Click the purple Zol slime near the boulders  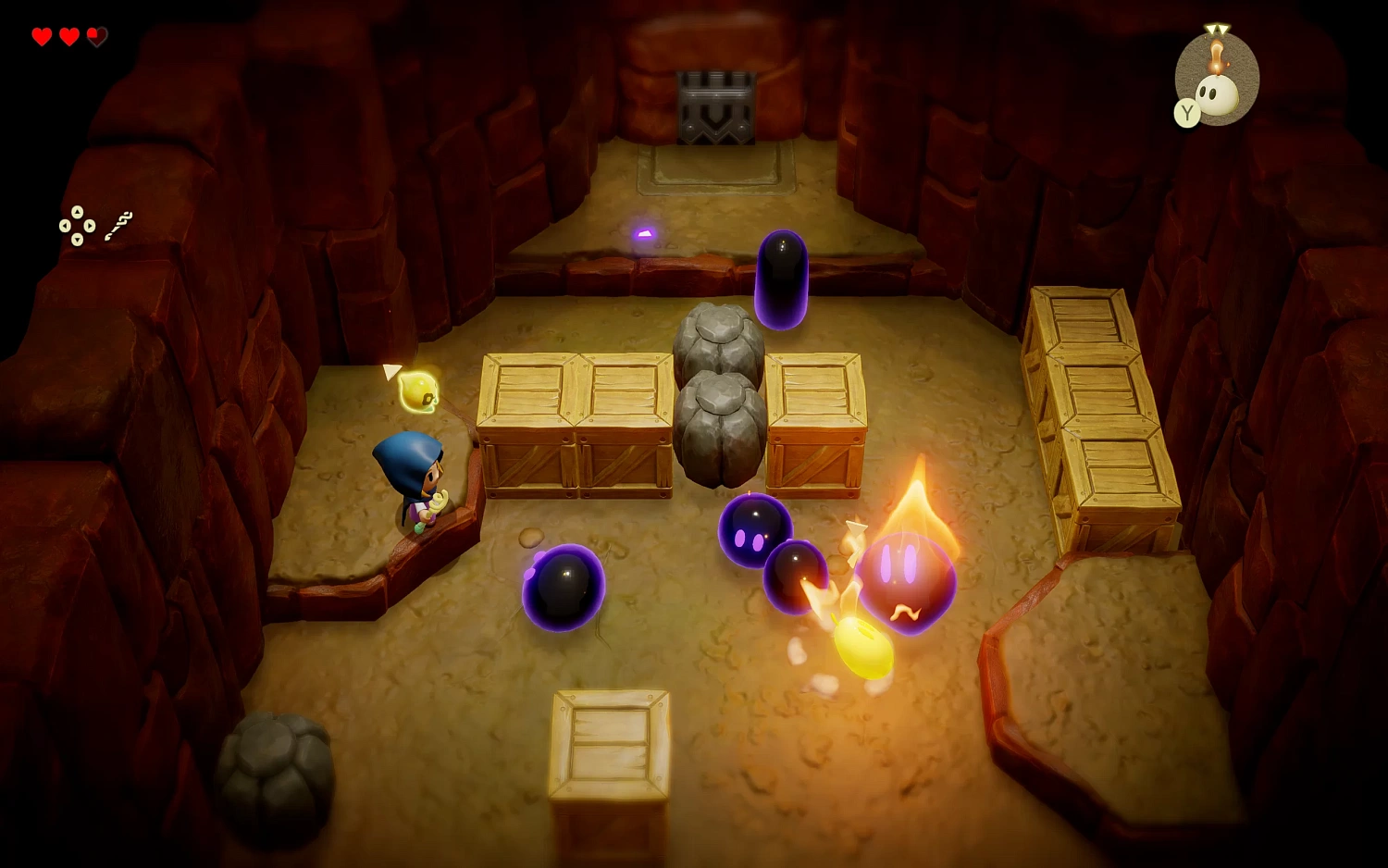click(x=780, y=282)
